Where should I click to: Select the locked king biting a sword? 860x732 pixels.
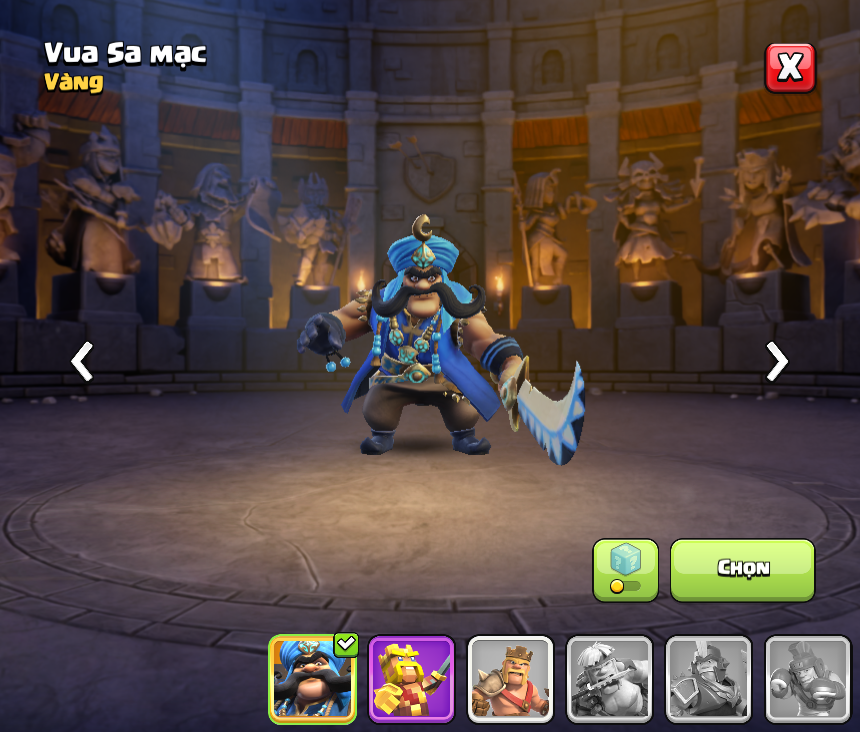(x=609, y=679)
